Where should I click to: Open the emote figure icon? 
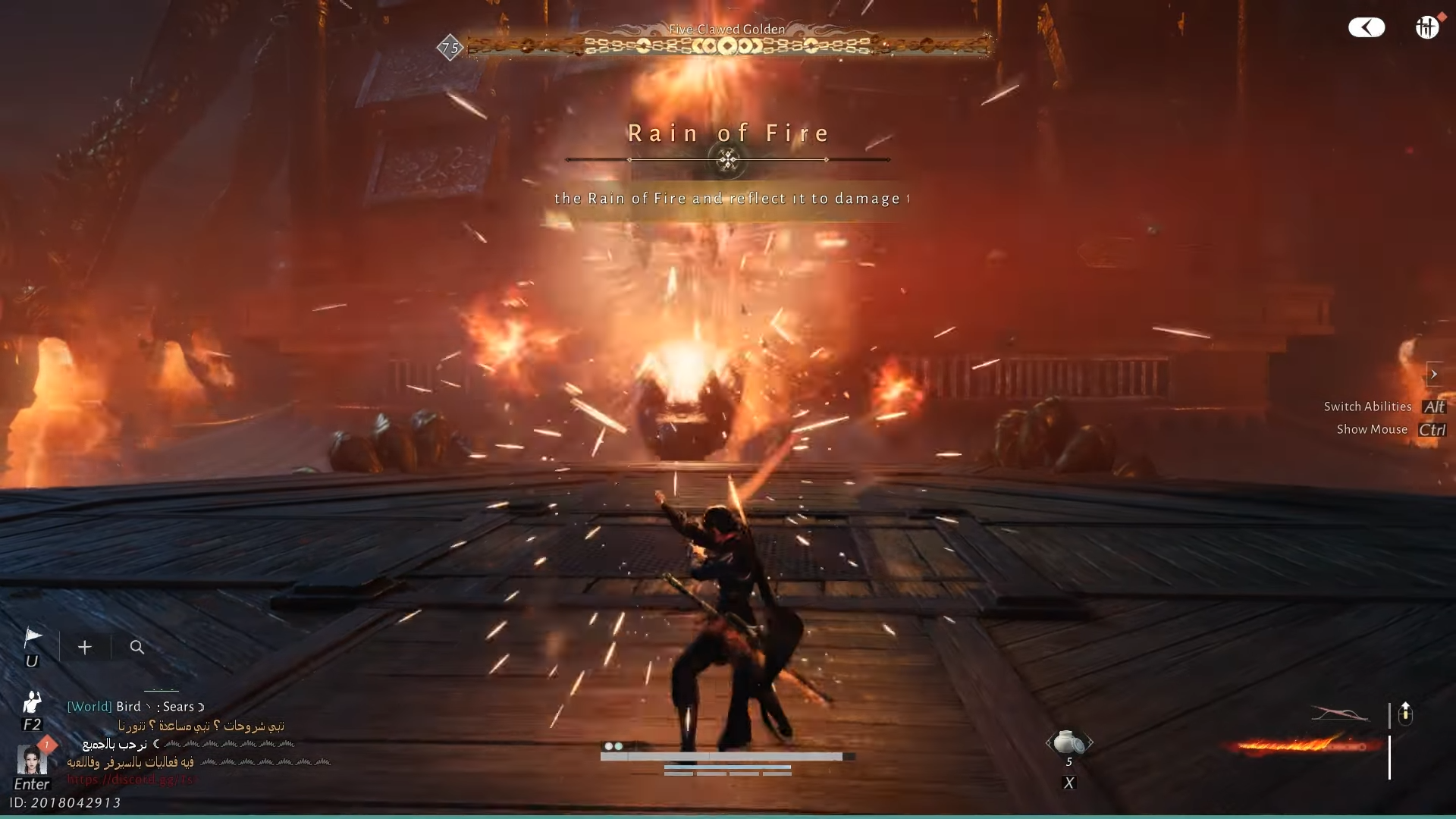(32, 701)
